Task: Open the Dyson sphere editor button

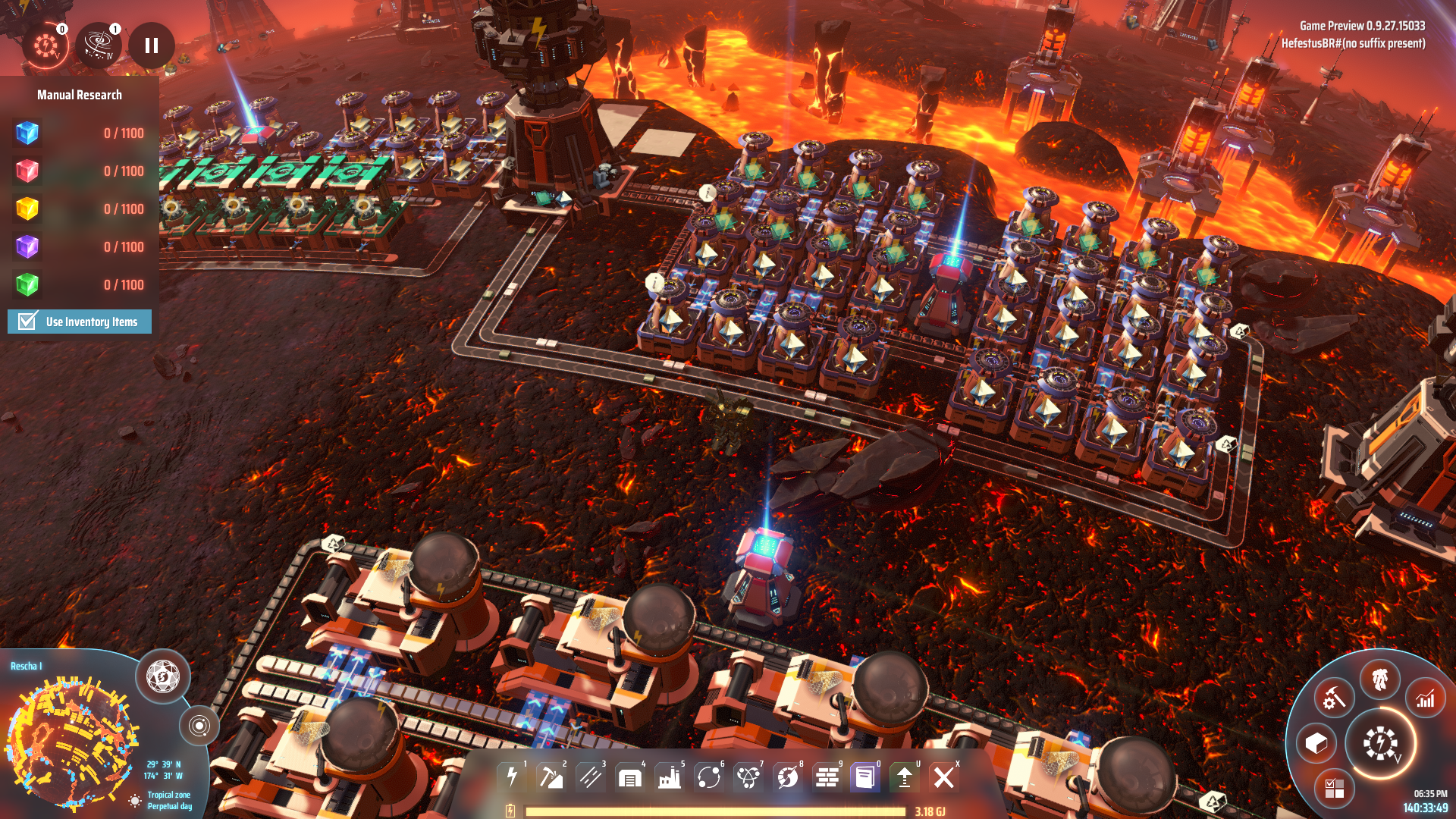Action: point(163,676)
